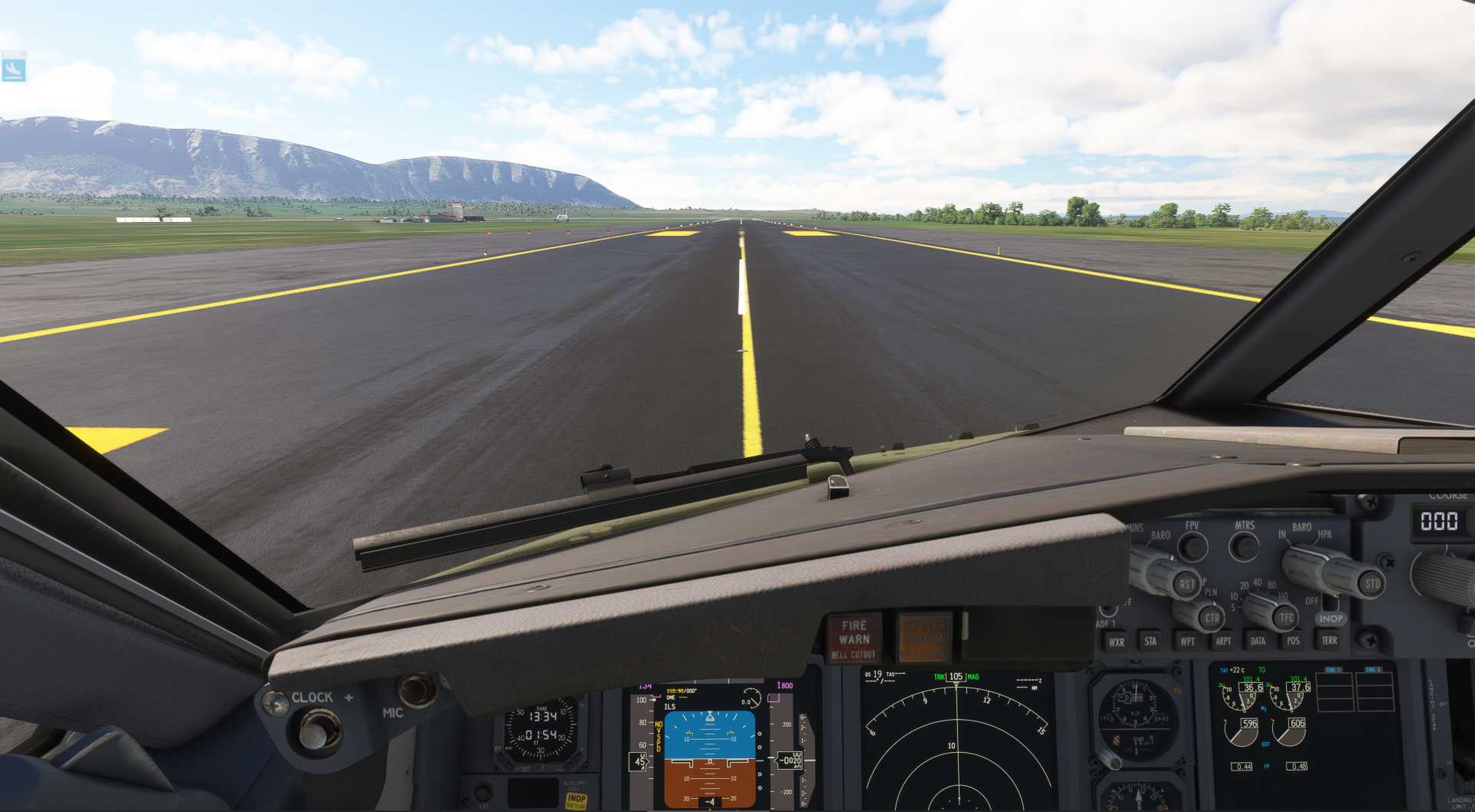
Task: Toggle the DATA button on EFIS panel
Action: 1258,641
